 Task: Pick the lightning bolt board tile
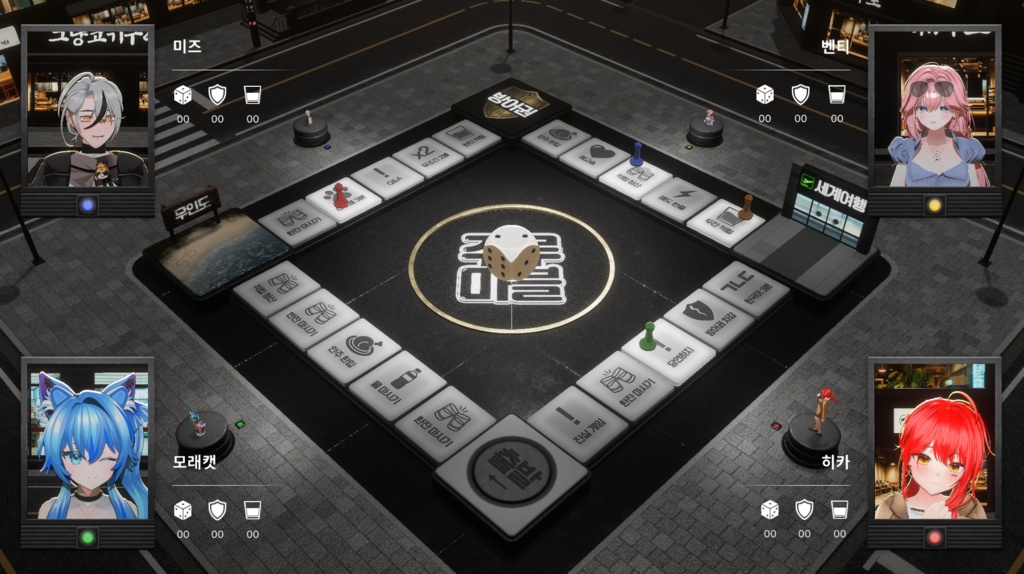point(680,198)
